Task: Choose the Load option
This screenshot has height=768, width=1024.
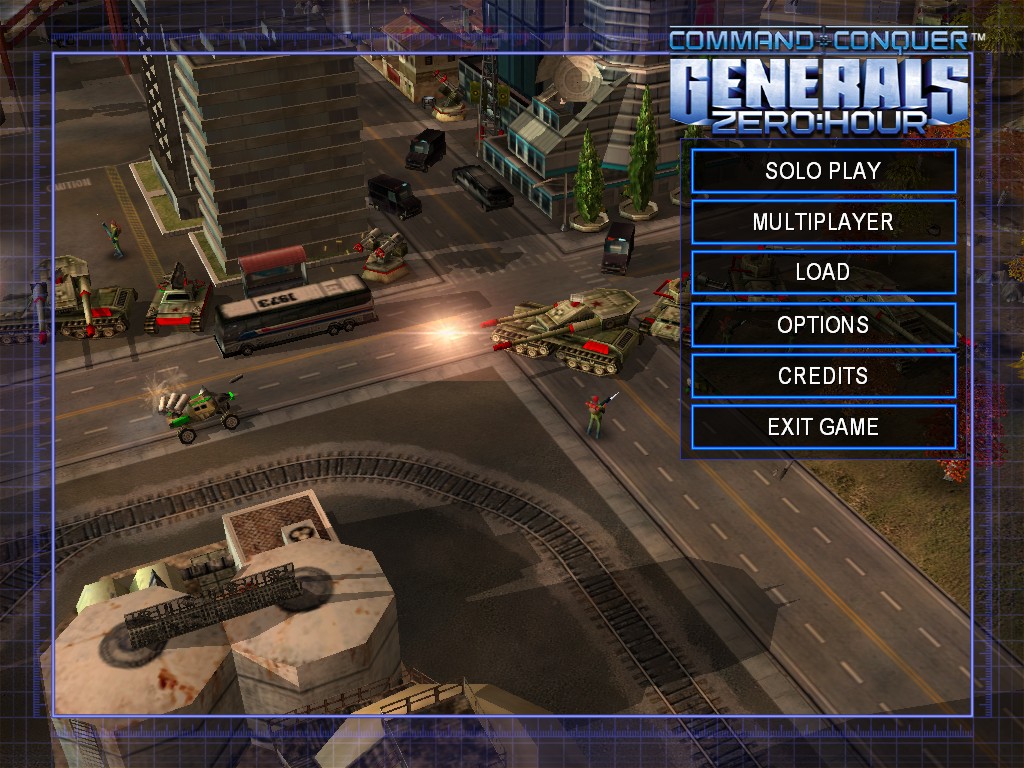Action: pyautogui.click(x=823, y=273)
